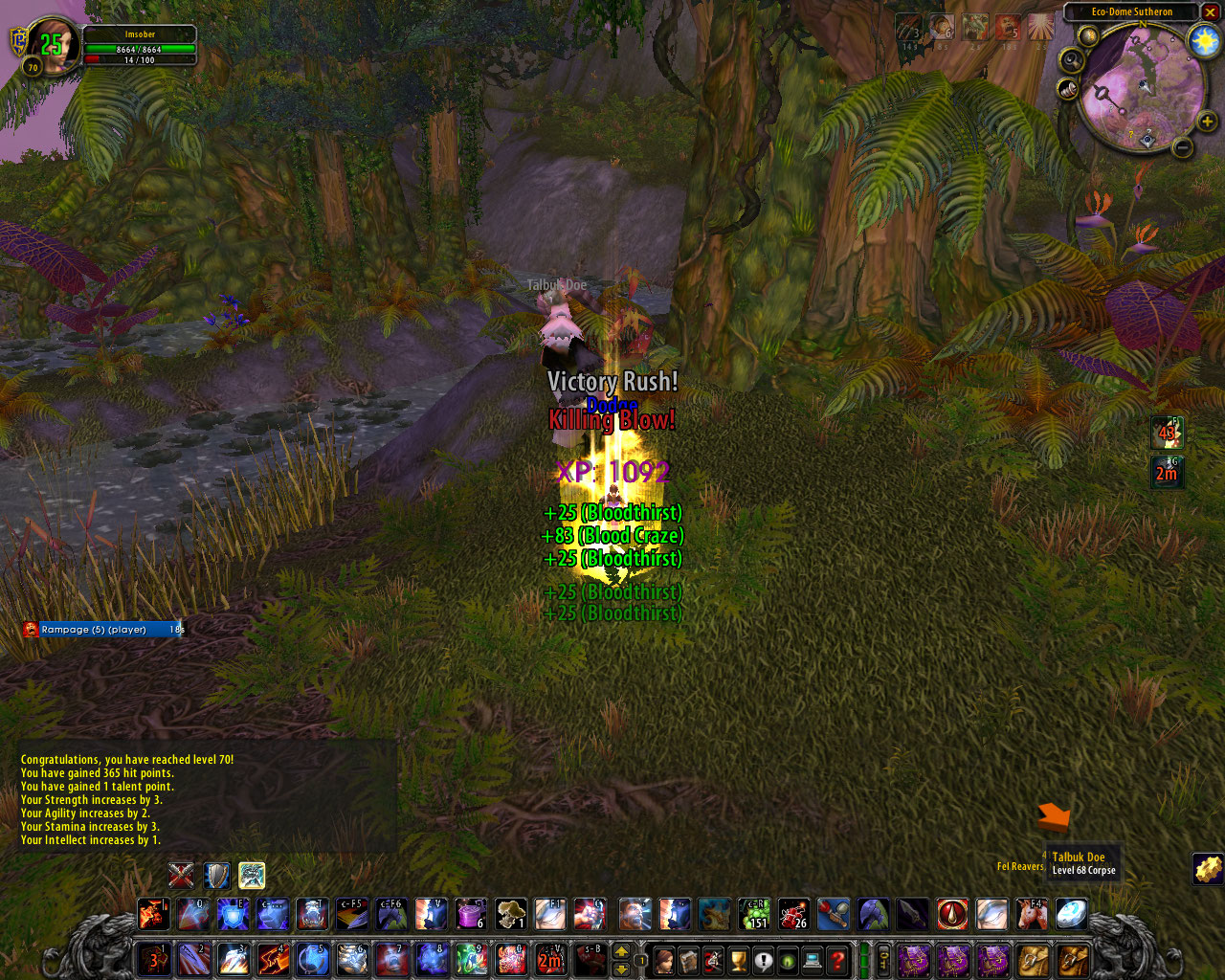Open the main menu computer icon
Image resolution: width=1225 pixels, height=980 pixels.
click(813, 959)
